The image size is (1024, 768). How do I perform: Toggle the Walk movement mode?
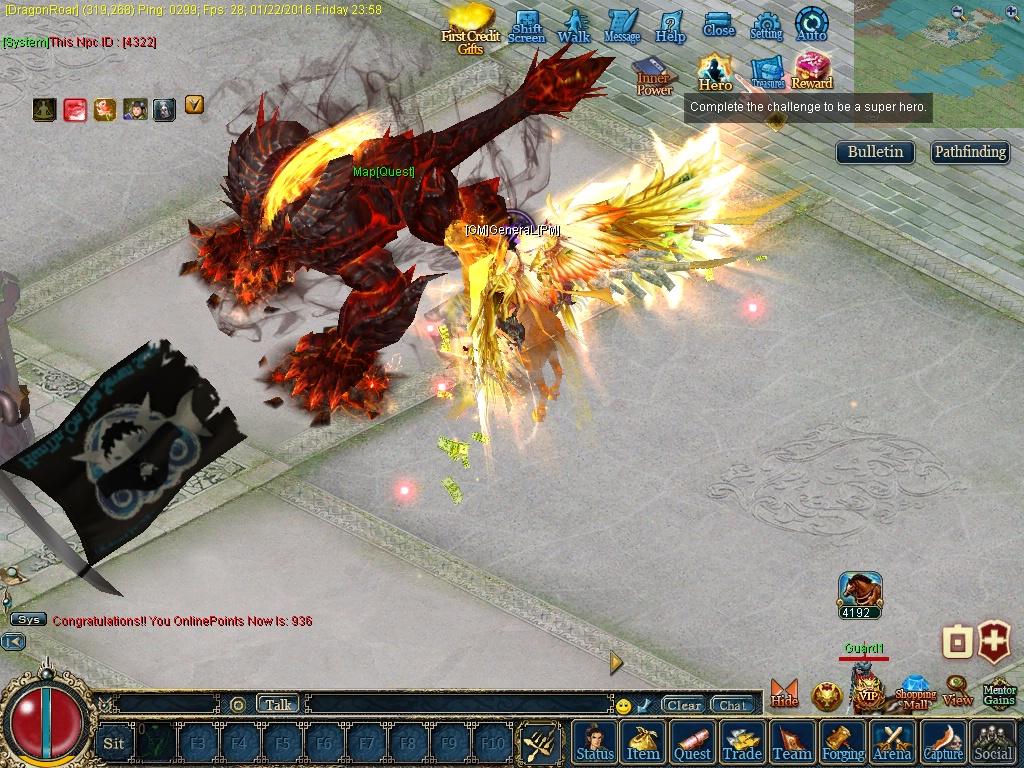click(574, 26)
